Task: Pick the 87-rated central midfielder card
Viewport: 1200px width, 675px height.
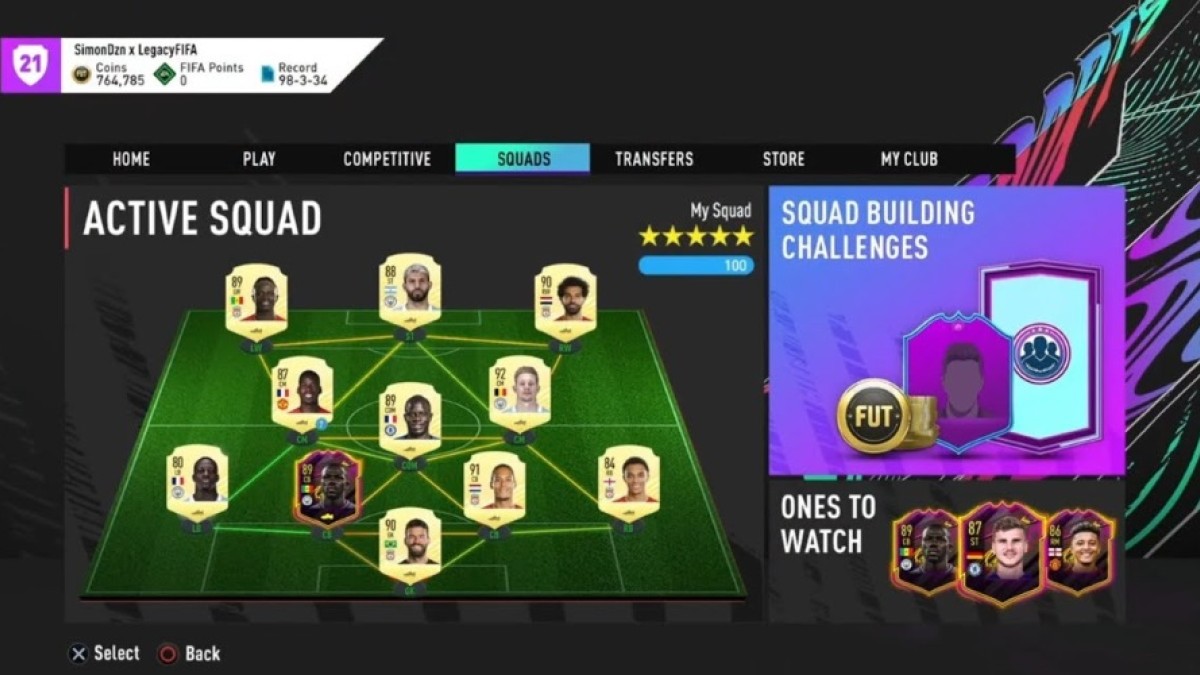Action: 302,392
